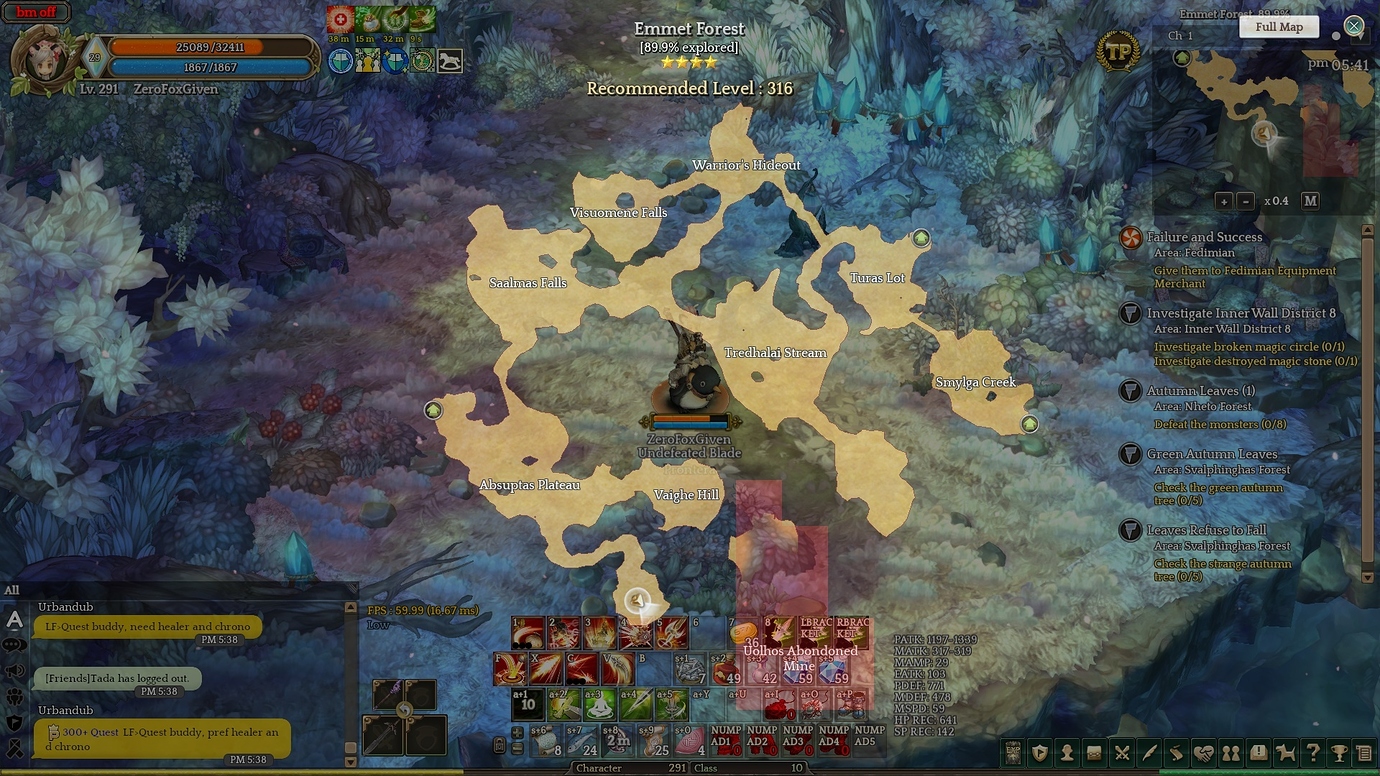Viewport: 1380px width, 776px height.
Task: Toggle the hotbar lock padlock
Action: coord(500,745)
